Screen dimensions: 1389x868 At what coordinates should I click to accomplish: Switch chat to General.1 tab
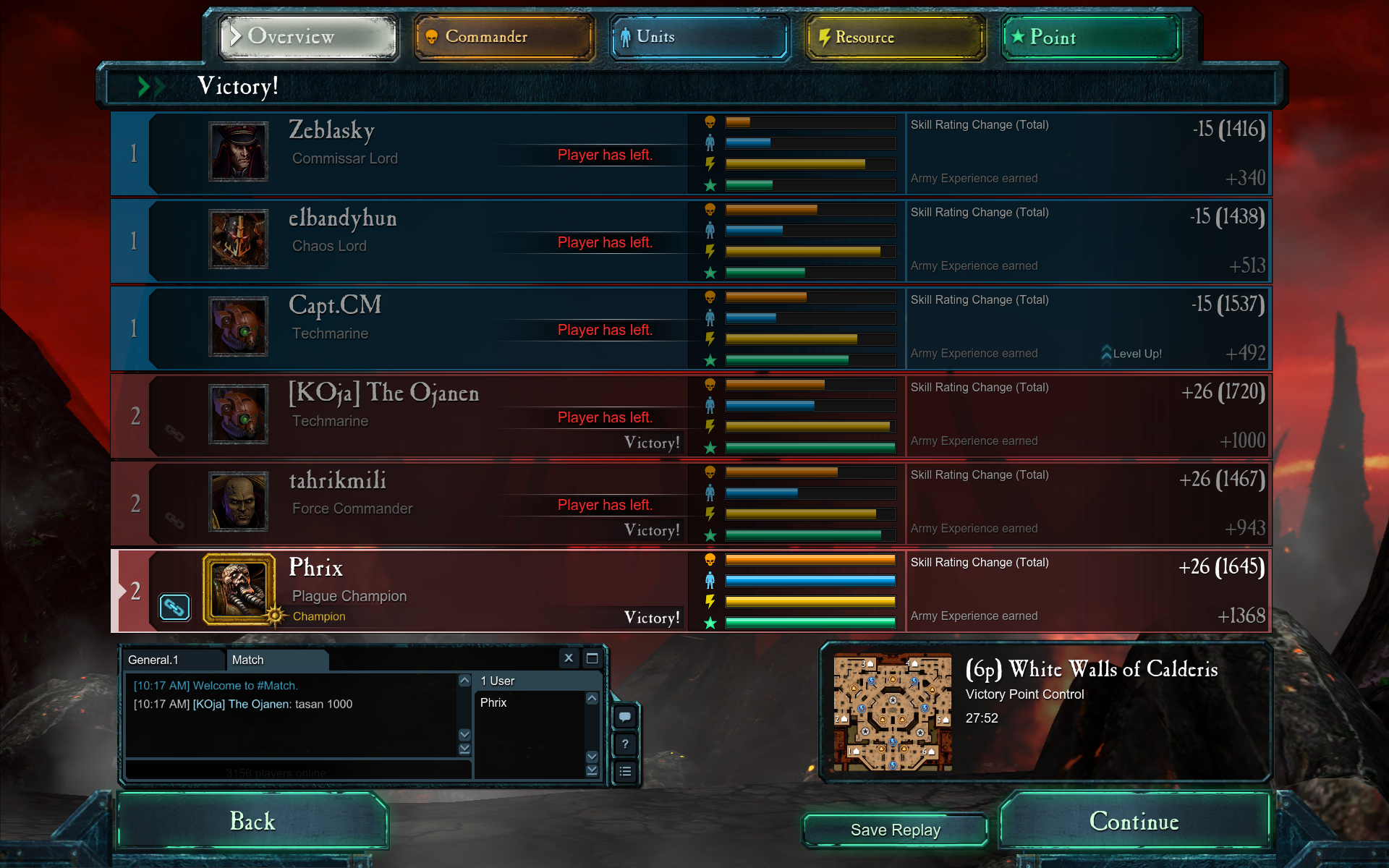(x=172, y=660)
